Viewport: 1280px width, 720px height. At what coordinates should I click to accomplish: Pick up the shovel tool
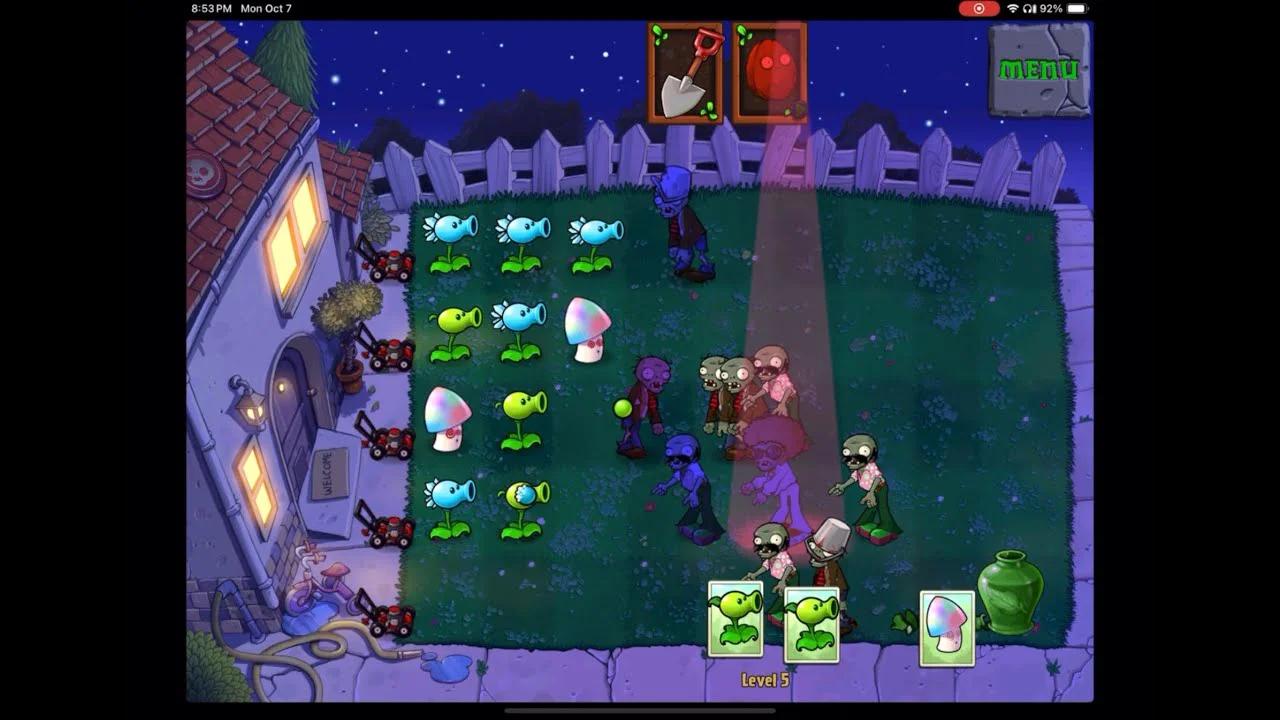click(686, 70)
